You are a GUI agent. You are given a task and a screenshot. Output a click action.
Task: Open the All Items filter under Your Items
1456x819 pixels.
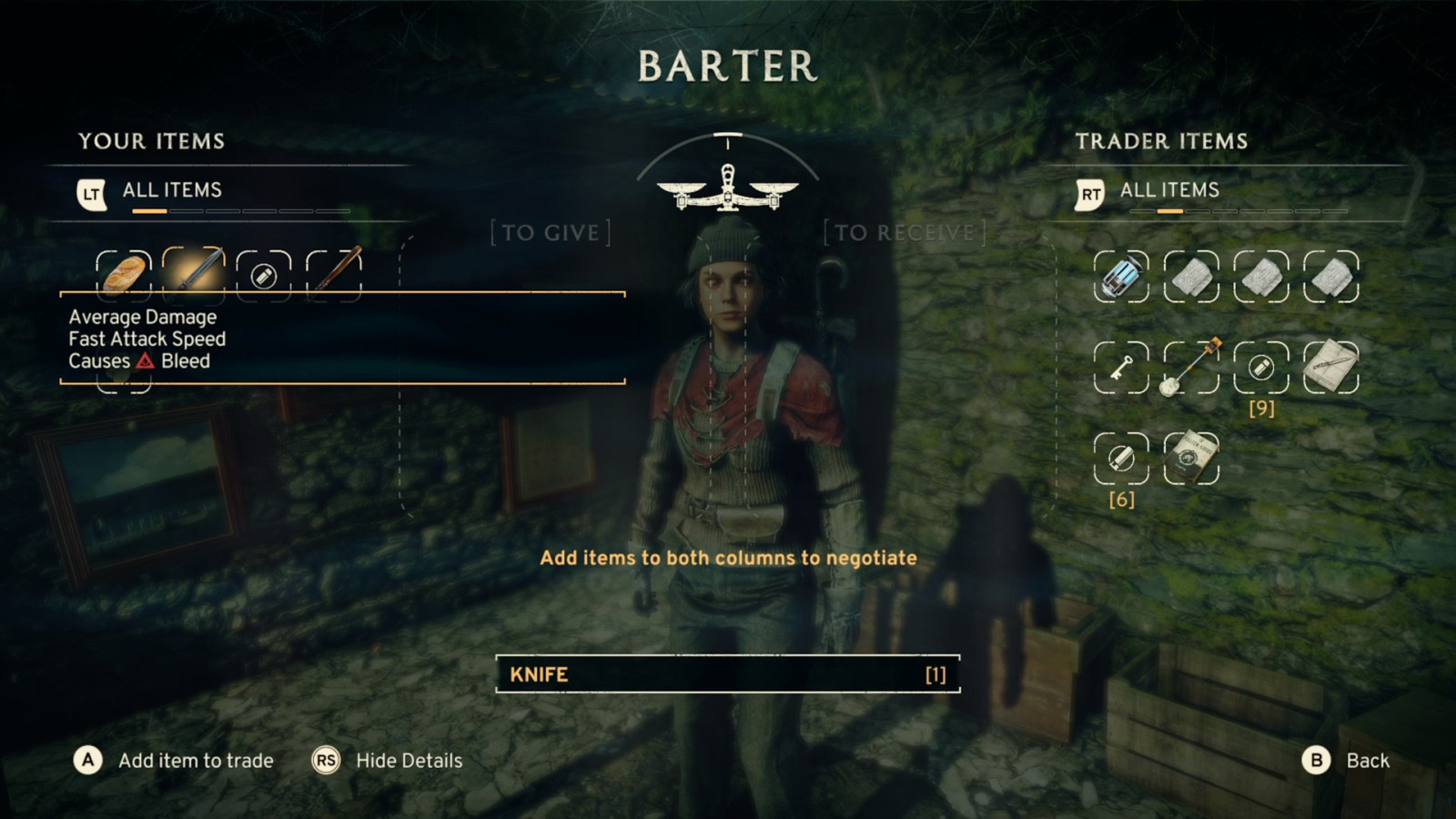(x=172, y=190)
